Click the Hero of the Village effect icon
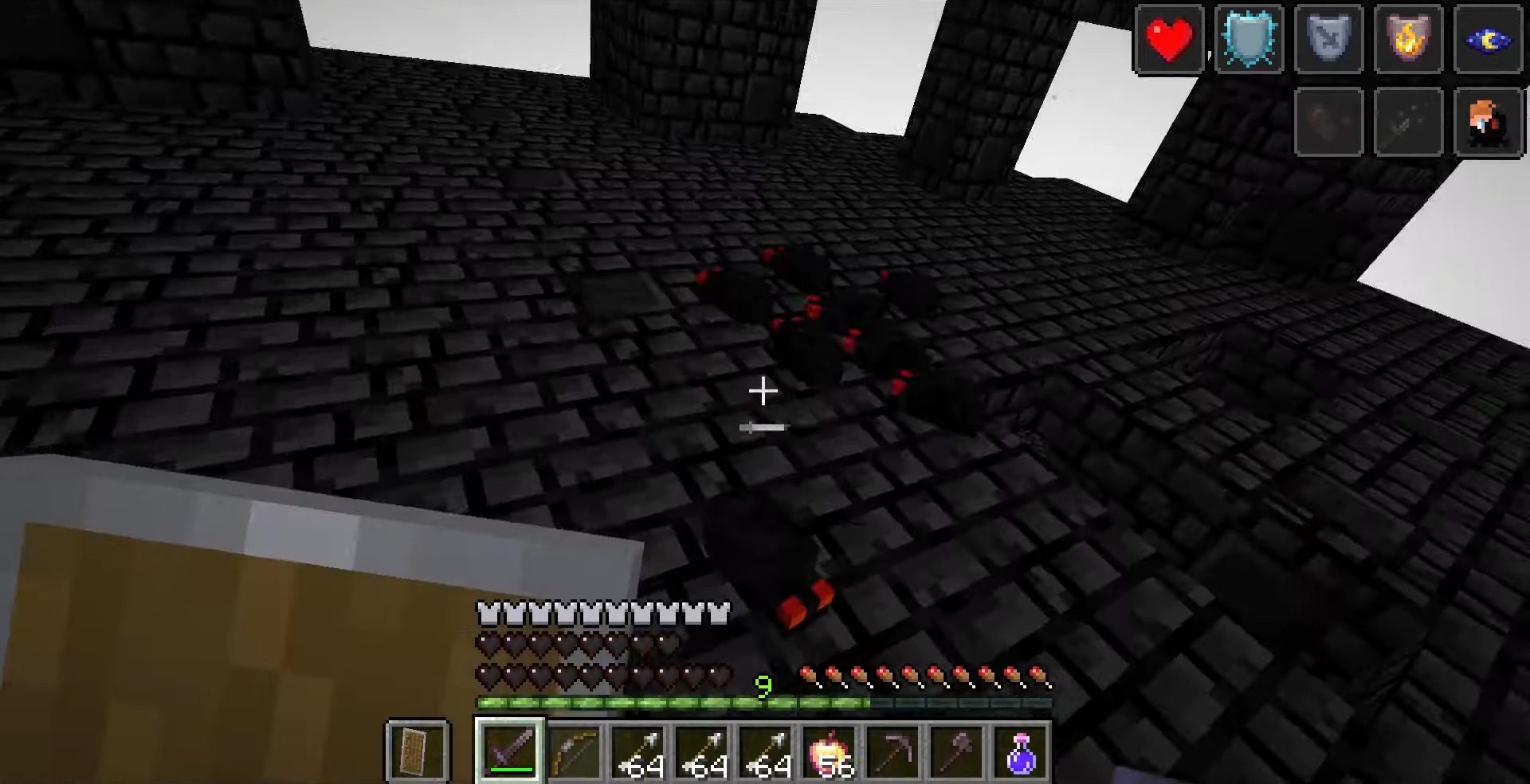Image resolution: width=1530 pixels, height=784 pixels. (x=1488, y=122)
